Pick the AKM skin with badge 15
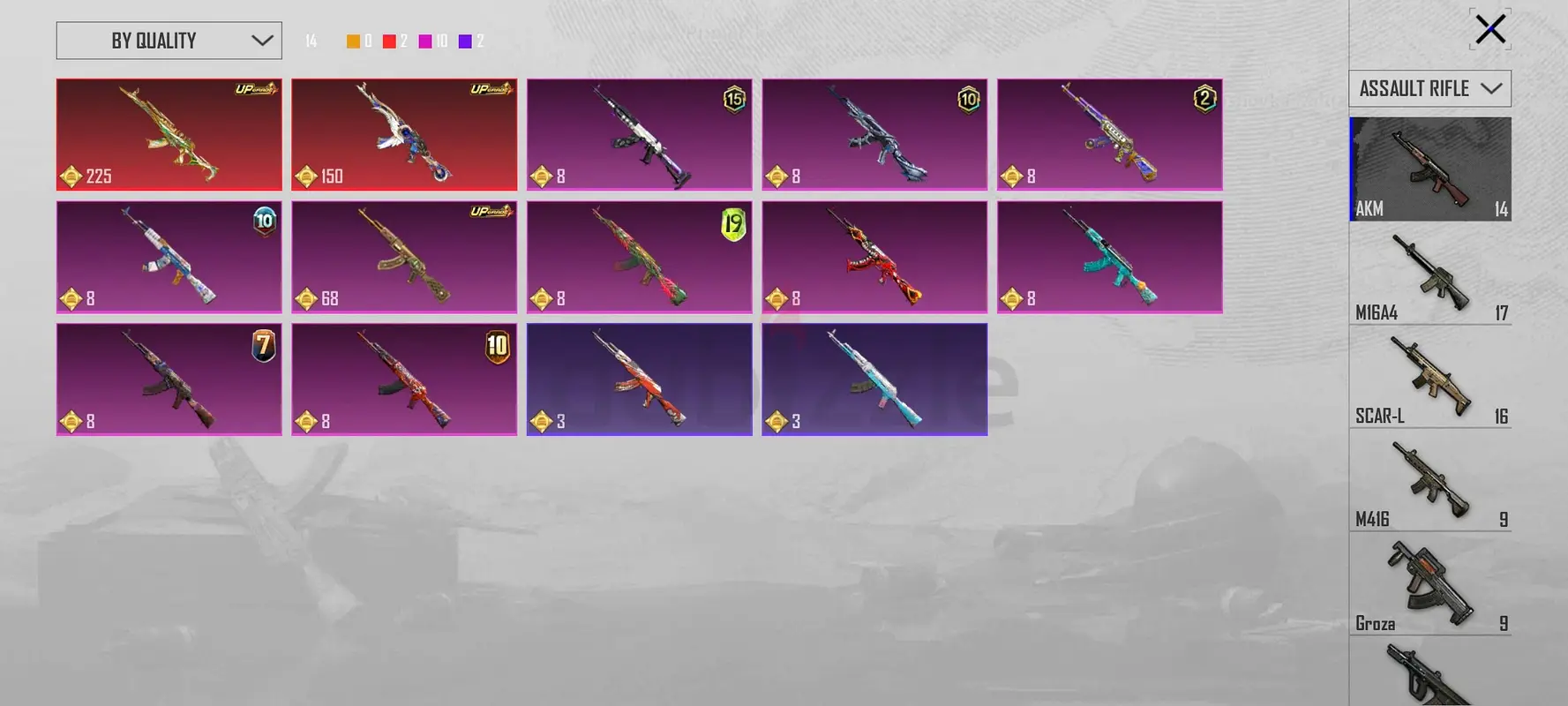This screenshot has width=1568, height=706. 639,134
